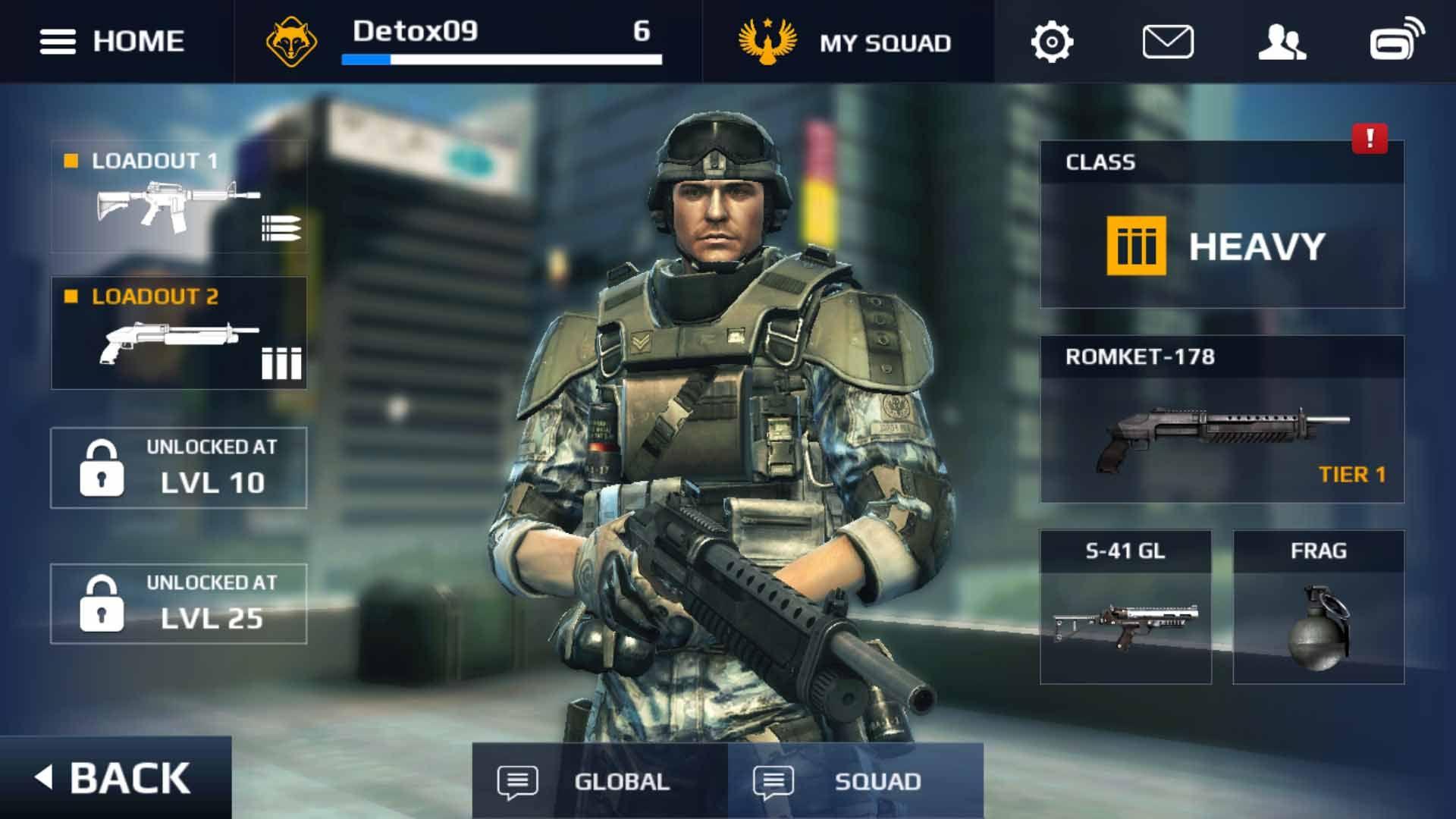
Task: Open the S-41 GL secondary weapon slot
Action: pos(1125,607)
